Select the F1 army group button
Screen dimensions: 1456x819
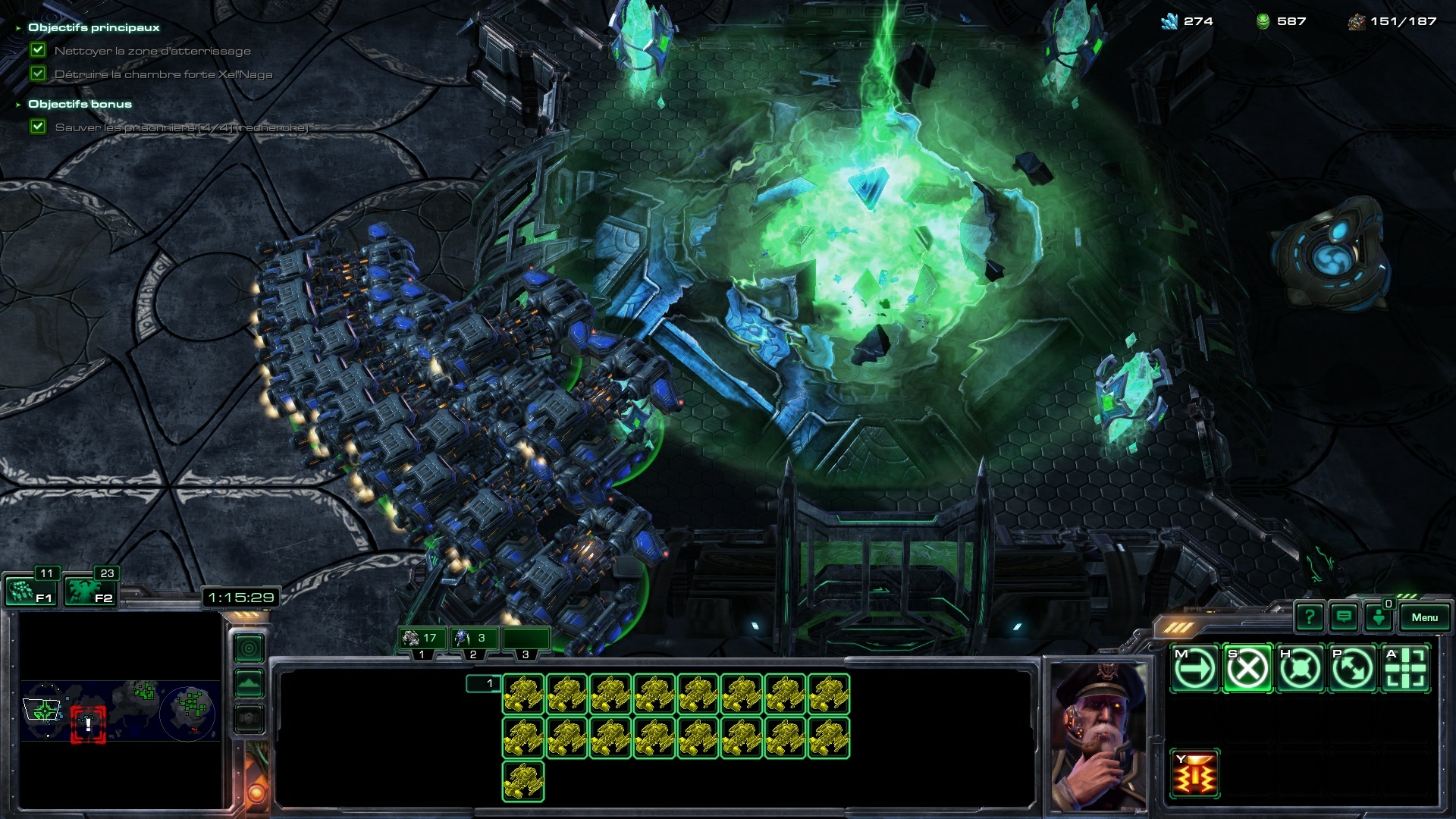(30, 591)
